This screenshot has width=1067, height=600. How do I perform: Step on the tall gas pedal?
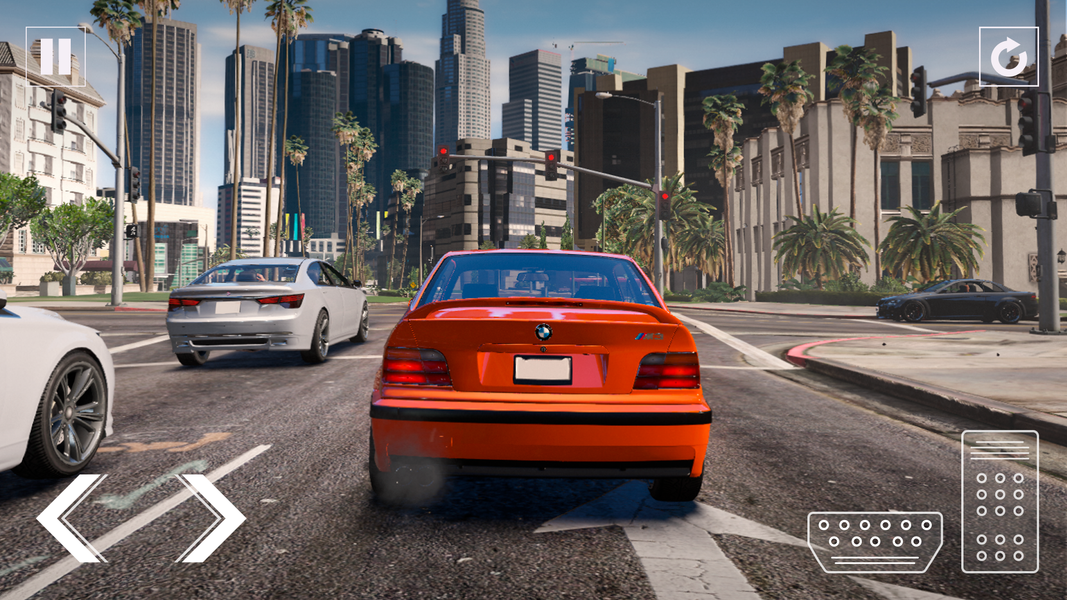coord(1000,501)
